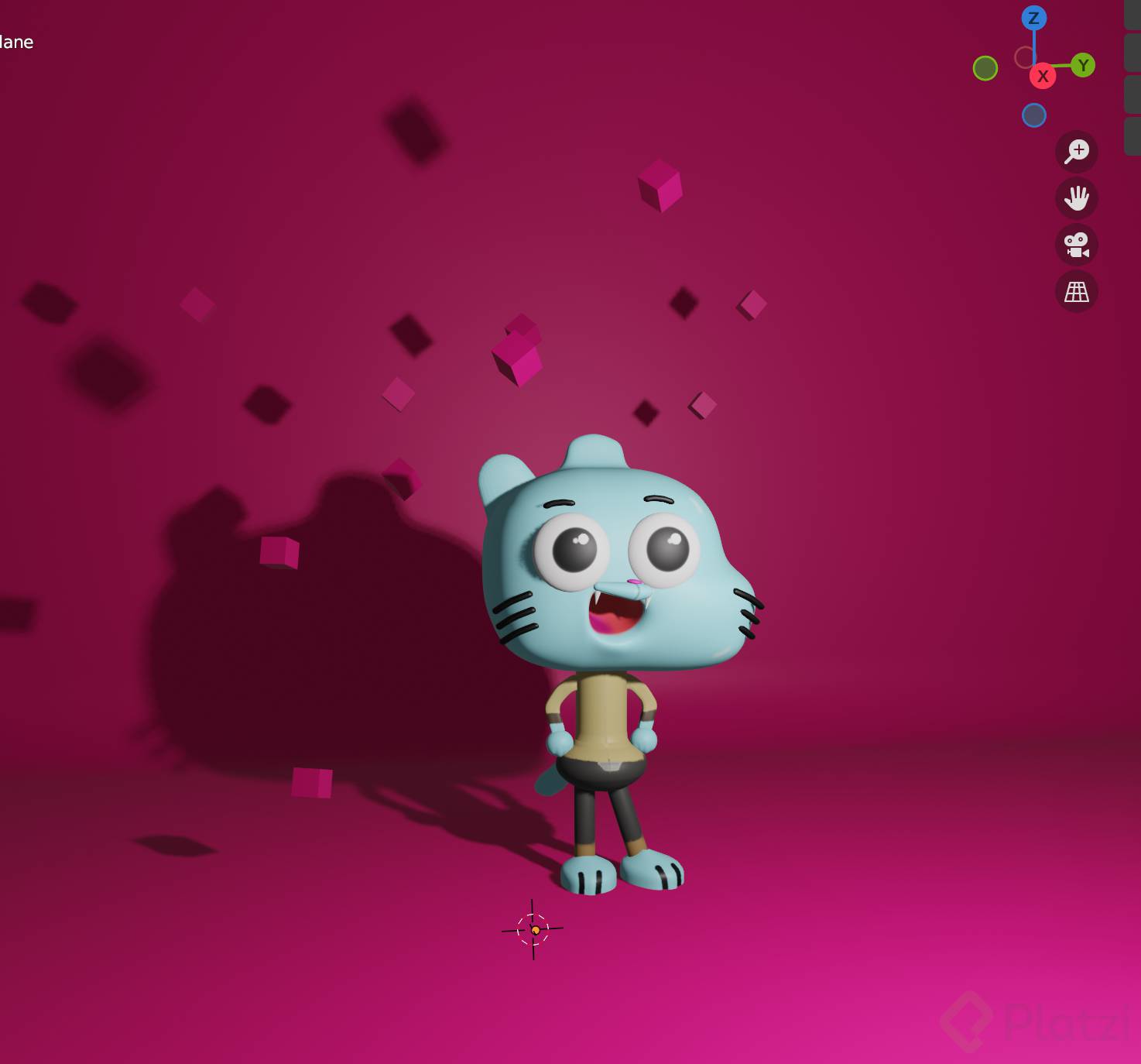Click the blue negative-Z axis ball
The height and width of the screenshot is (1064, 1141).
[x=1033, y=115]
